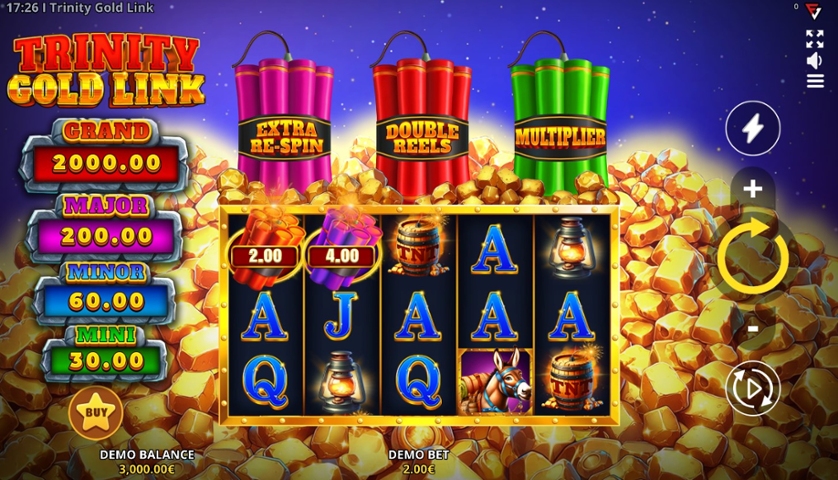The width and height of the screenshot is (838, 480).
Task: Open the star Buy feature button
Action: 96,411
